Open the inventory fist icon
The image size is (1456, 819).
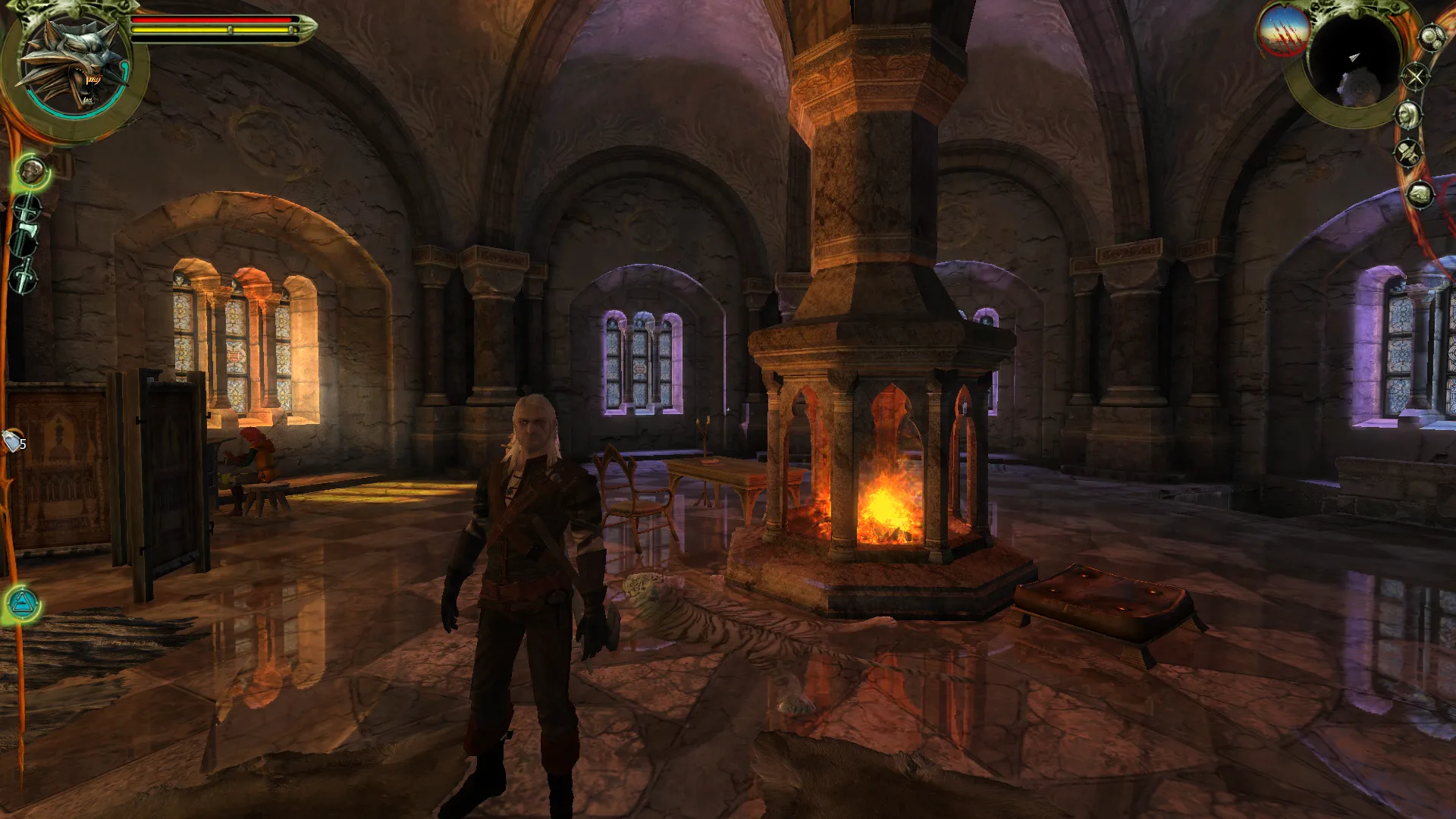[x=1420, y=194]
